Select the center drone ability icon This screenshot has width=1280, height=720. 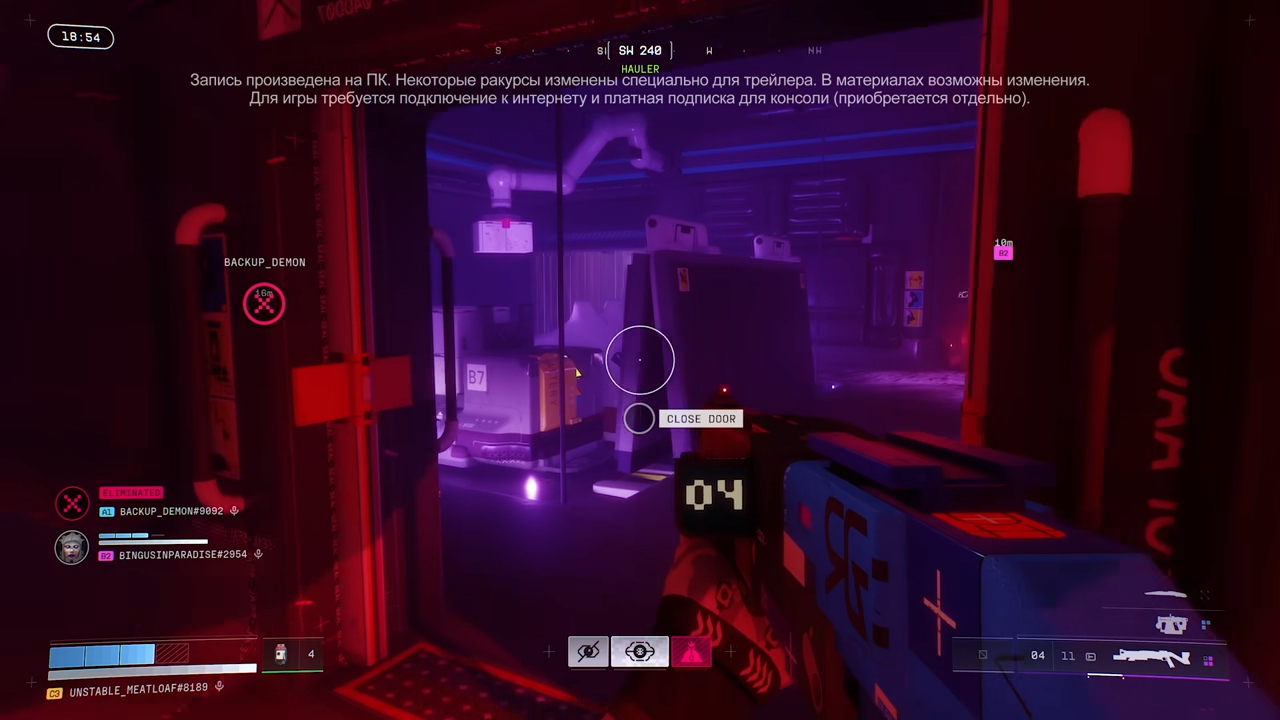coord(640,652)
